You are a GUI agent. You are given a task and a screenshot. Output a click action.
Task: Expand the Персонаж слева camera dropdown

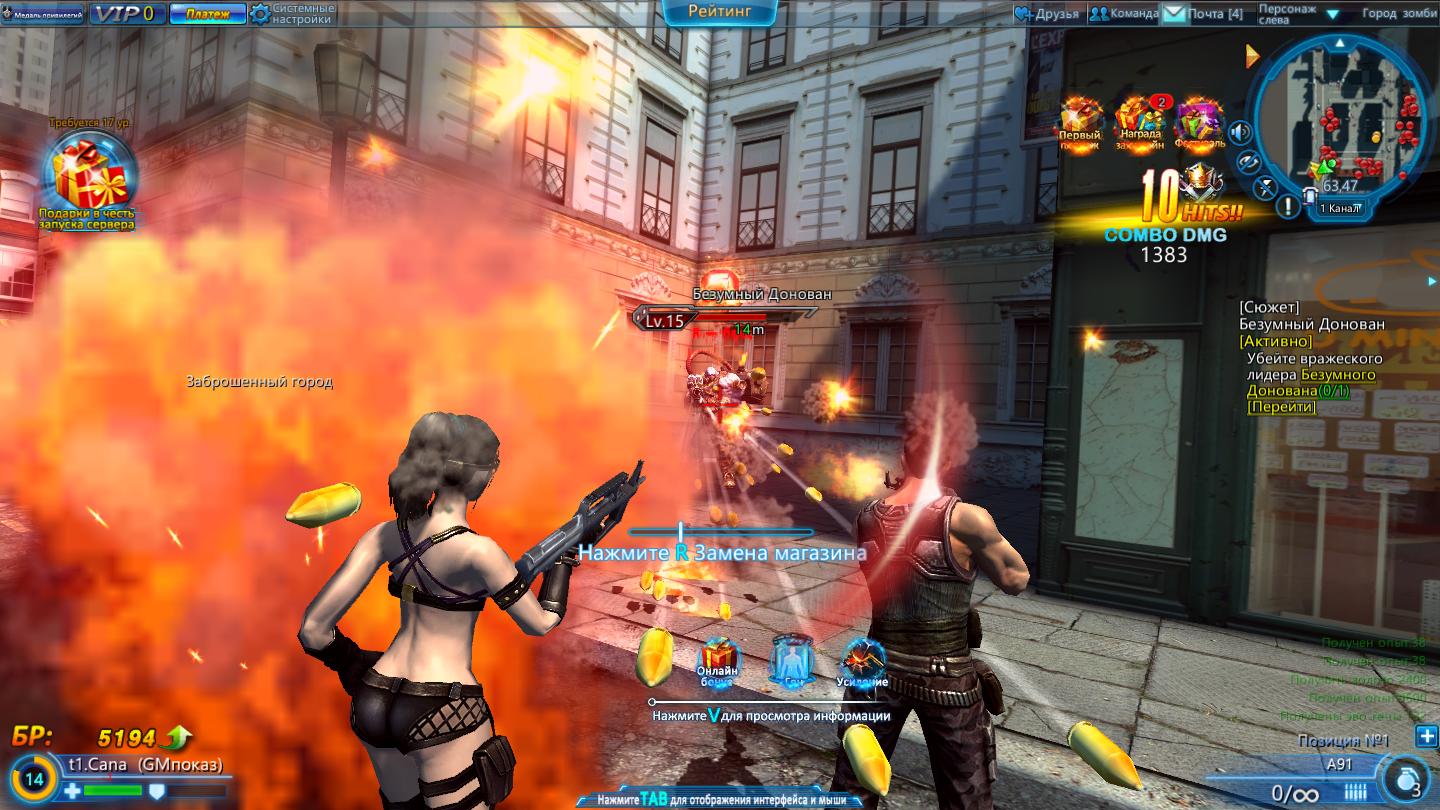pos(1332,14)
